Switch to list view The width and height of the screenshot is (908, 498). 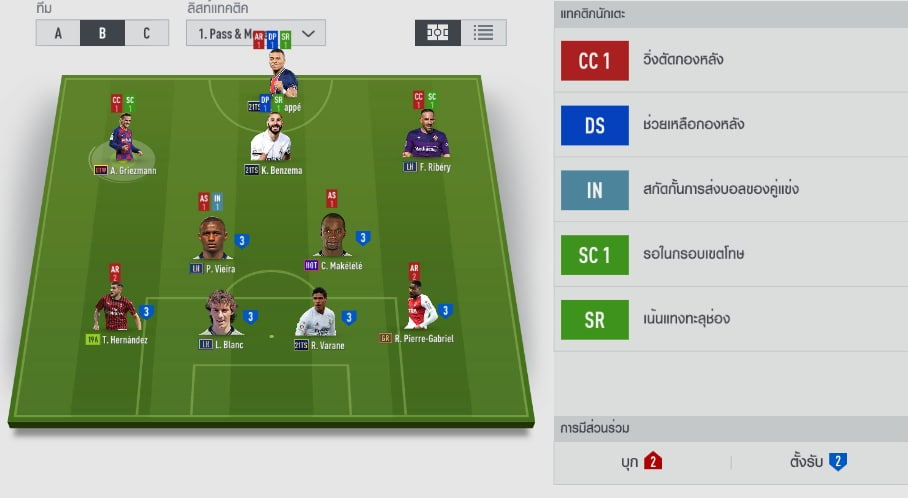pyautogui.click(x=484, y=33)
